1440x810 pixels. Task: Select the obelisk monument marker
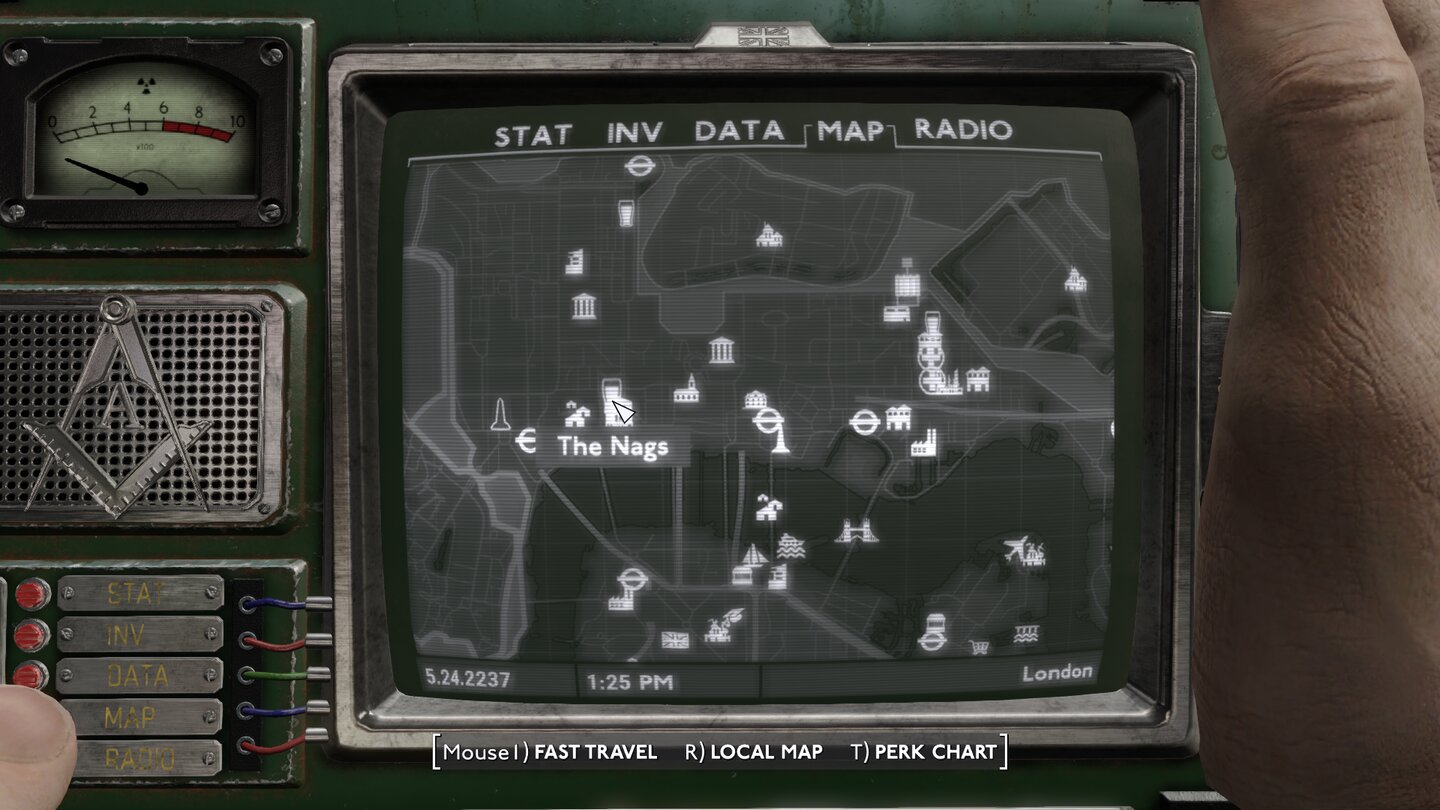(500, 415)
